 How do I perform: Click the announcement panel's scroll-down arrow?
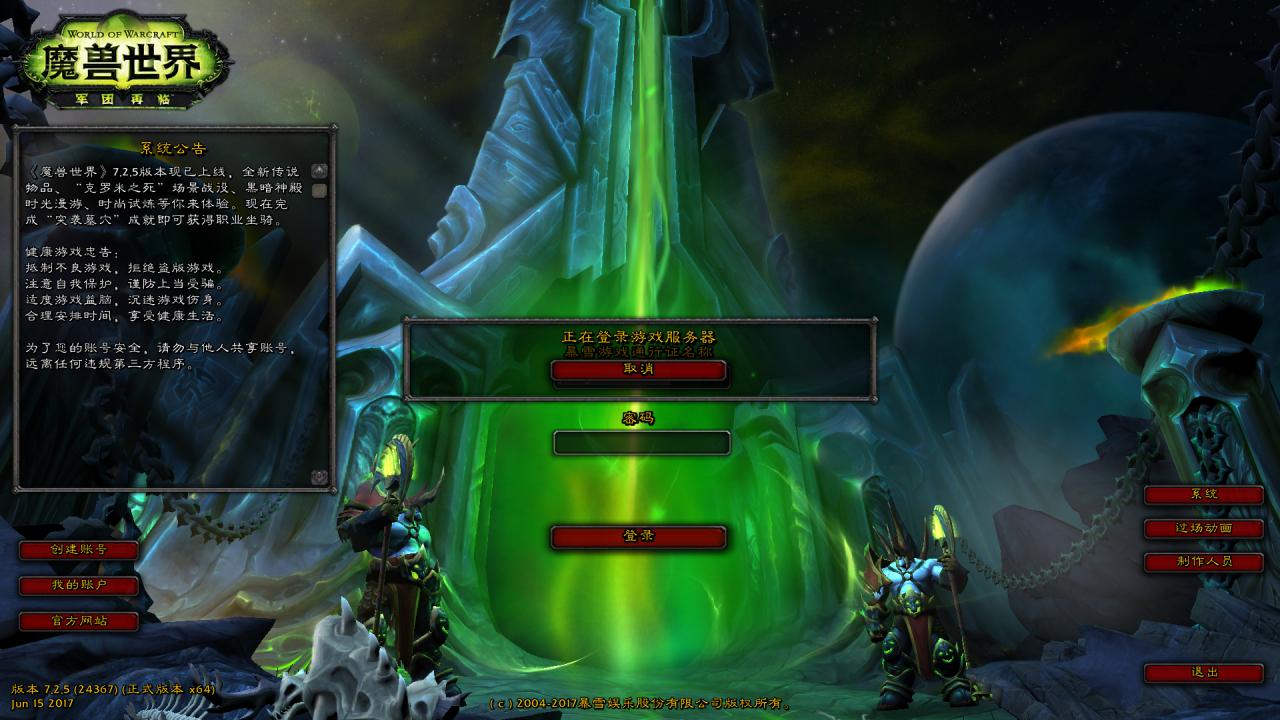[x=320, y=477]
